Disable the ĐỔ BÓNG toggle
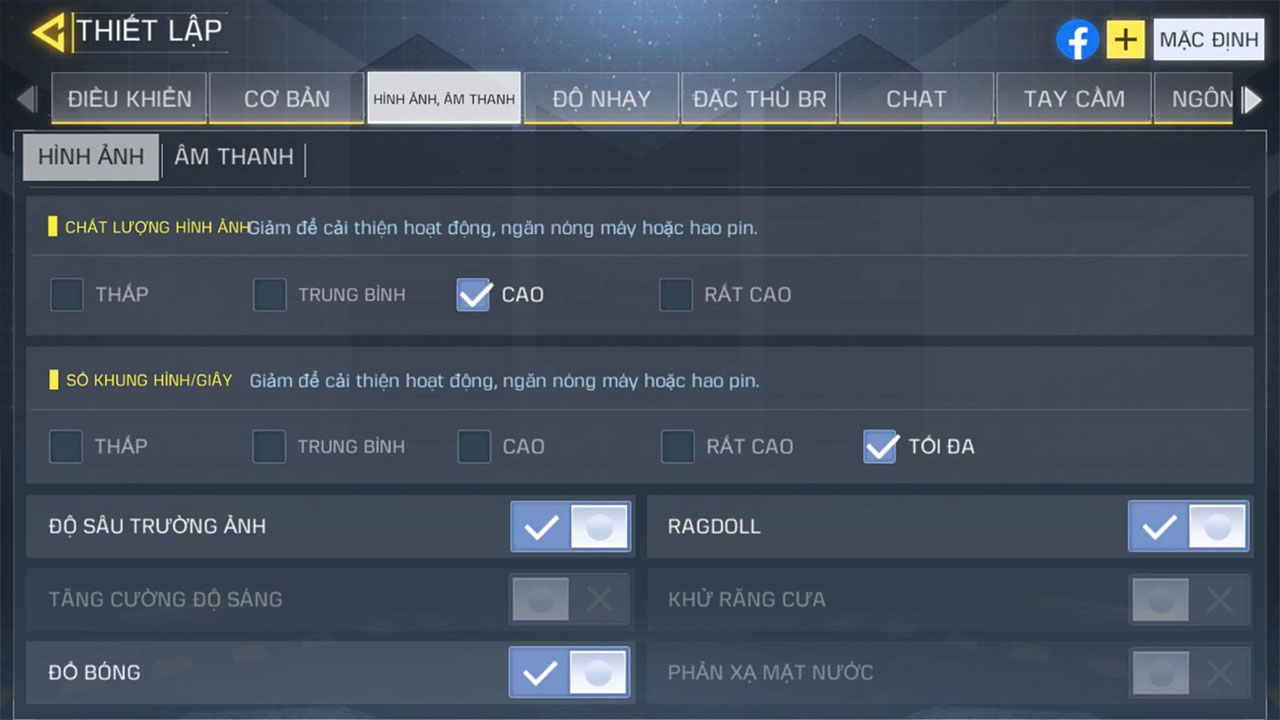1280x720 pixels. pos(570,672)
